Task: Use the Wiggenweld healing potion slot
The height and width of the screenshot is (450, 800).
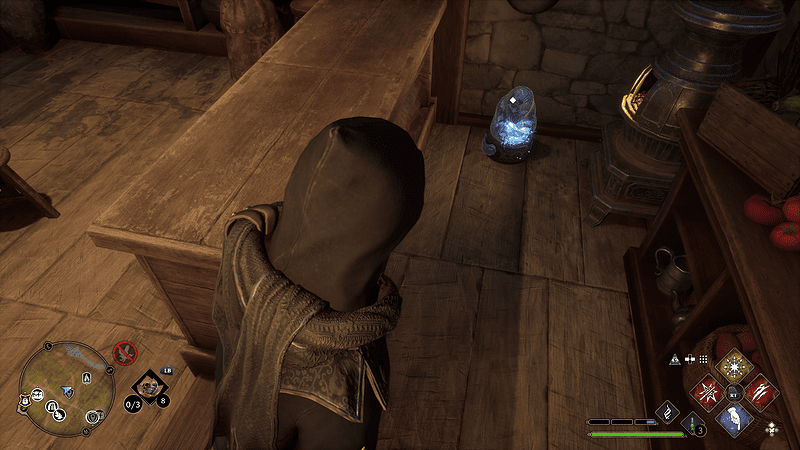Action: coord(694,424)
